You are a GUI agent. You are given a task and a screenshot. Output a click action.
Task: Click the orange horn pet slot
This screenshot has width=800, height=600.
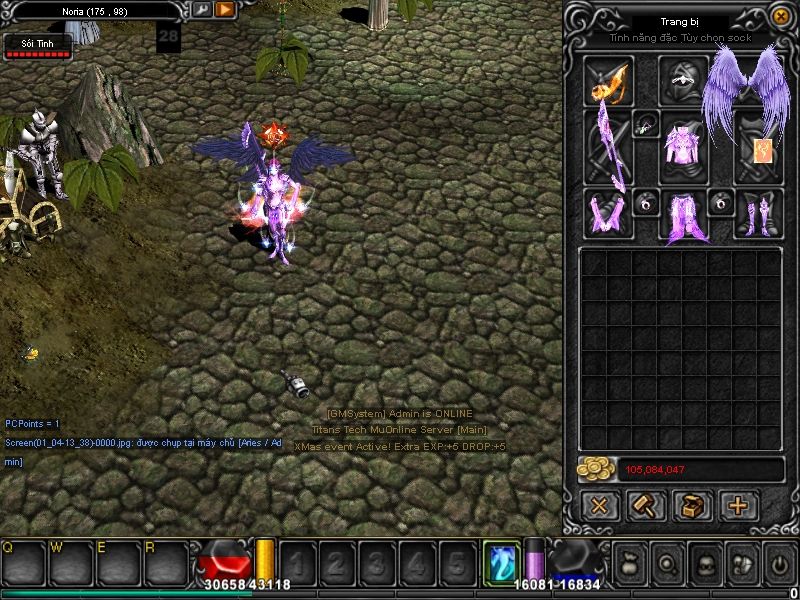(x=608, y=80)
